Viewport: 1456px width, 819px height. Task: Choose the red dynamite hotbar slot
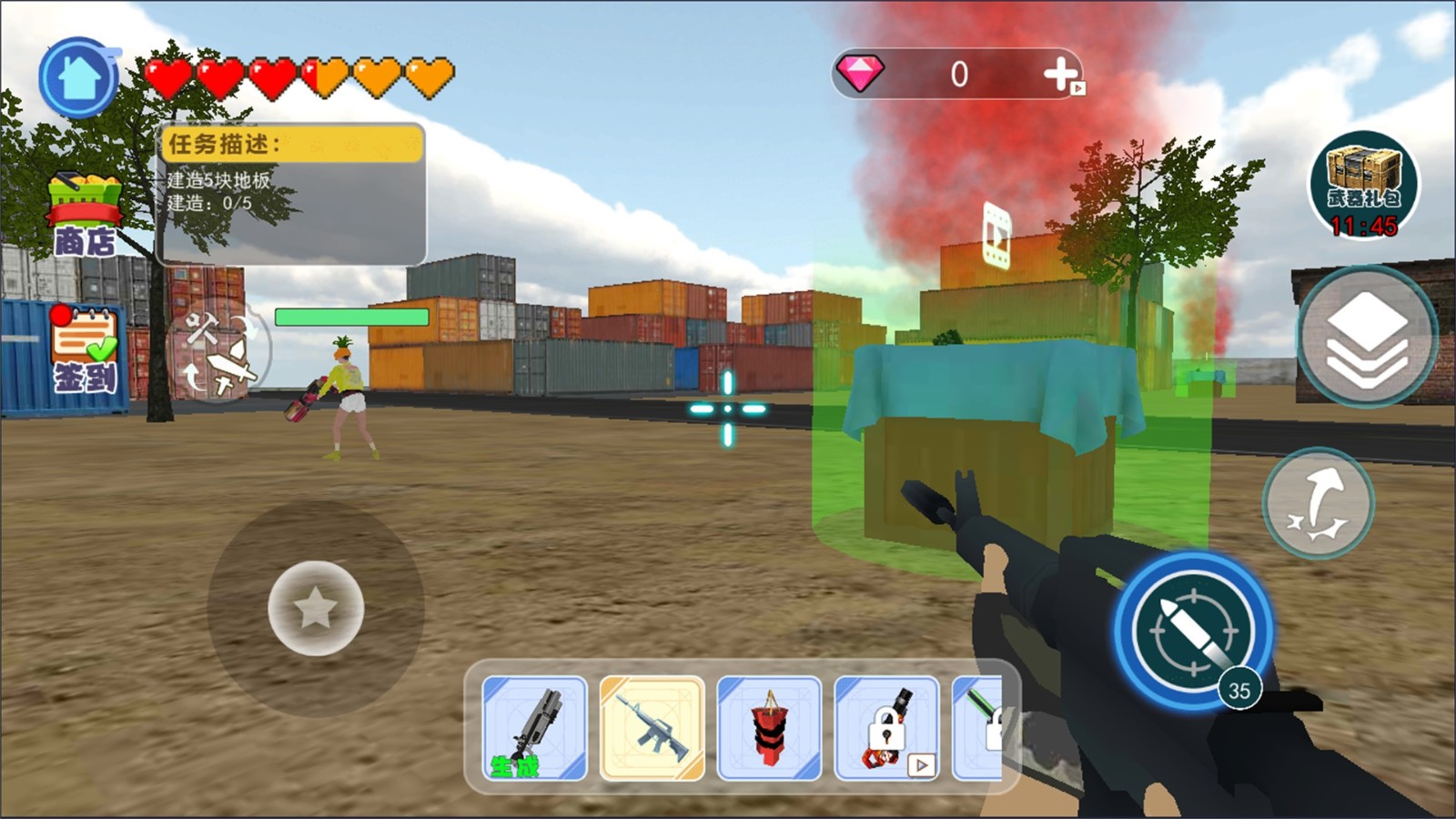point(769,728)
